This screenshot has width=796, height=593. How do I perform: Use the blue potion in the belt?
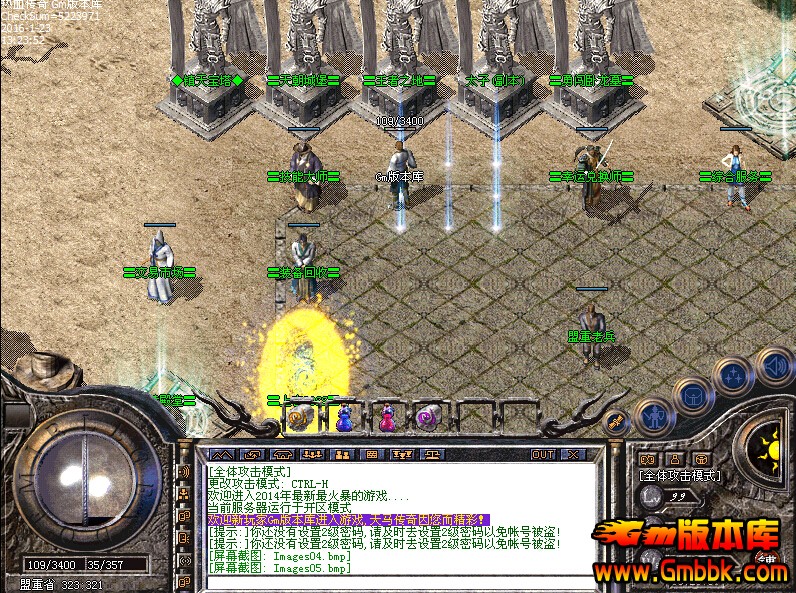point(344,419)
